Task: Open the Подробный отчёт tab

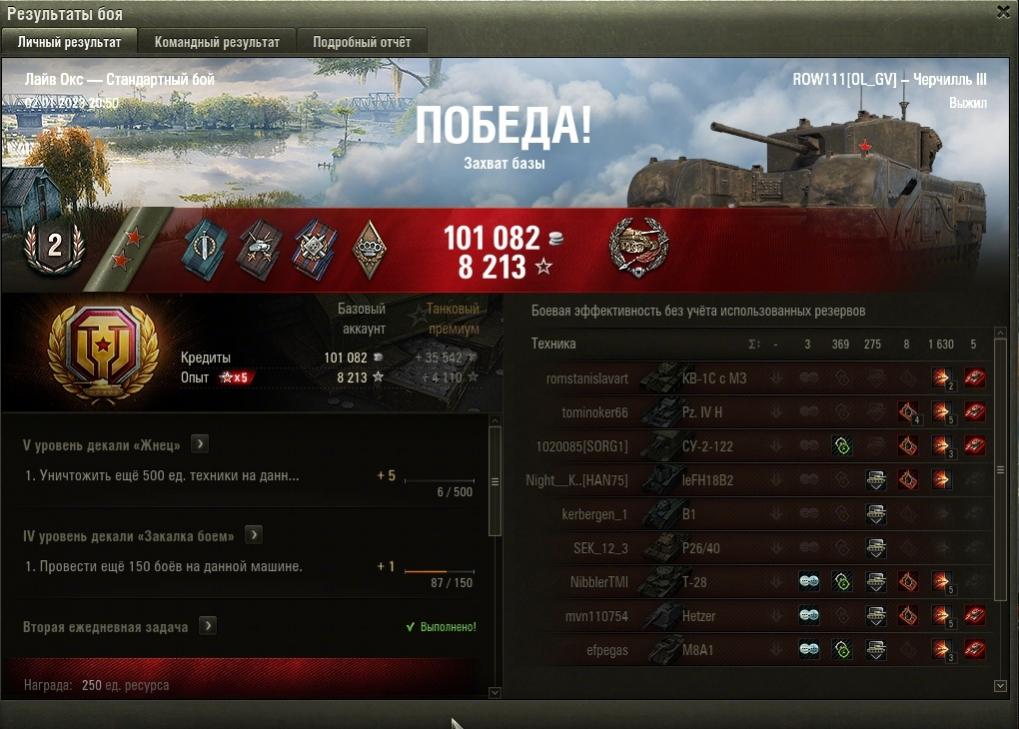Action: (x=361, y=42)
